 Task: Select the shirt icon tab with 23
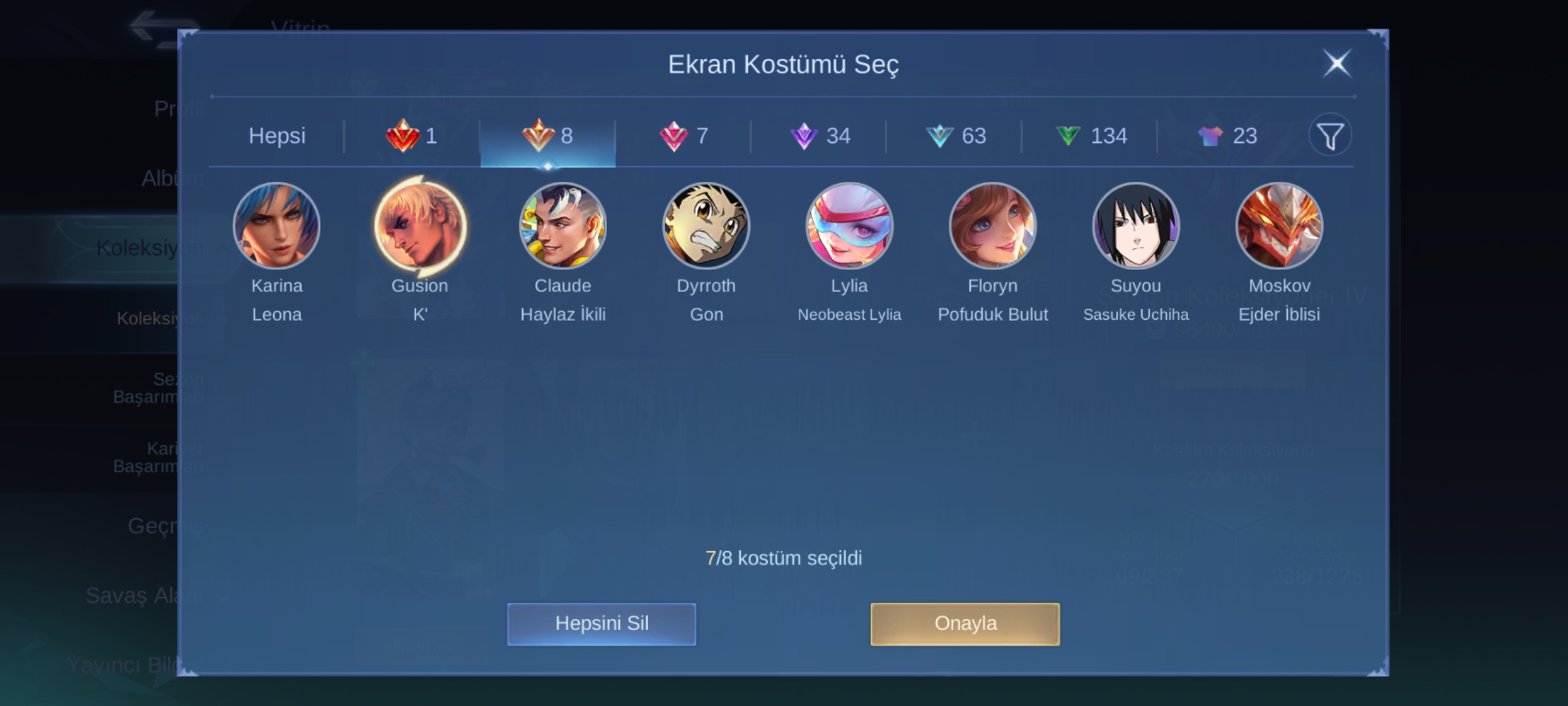(x=1226, y=136)
